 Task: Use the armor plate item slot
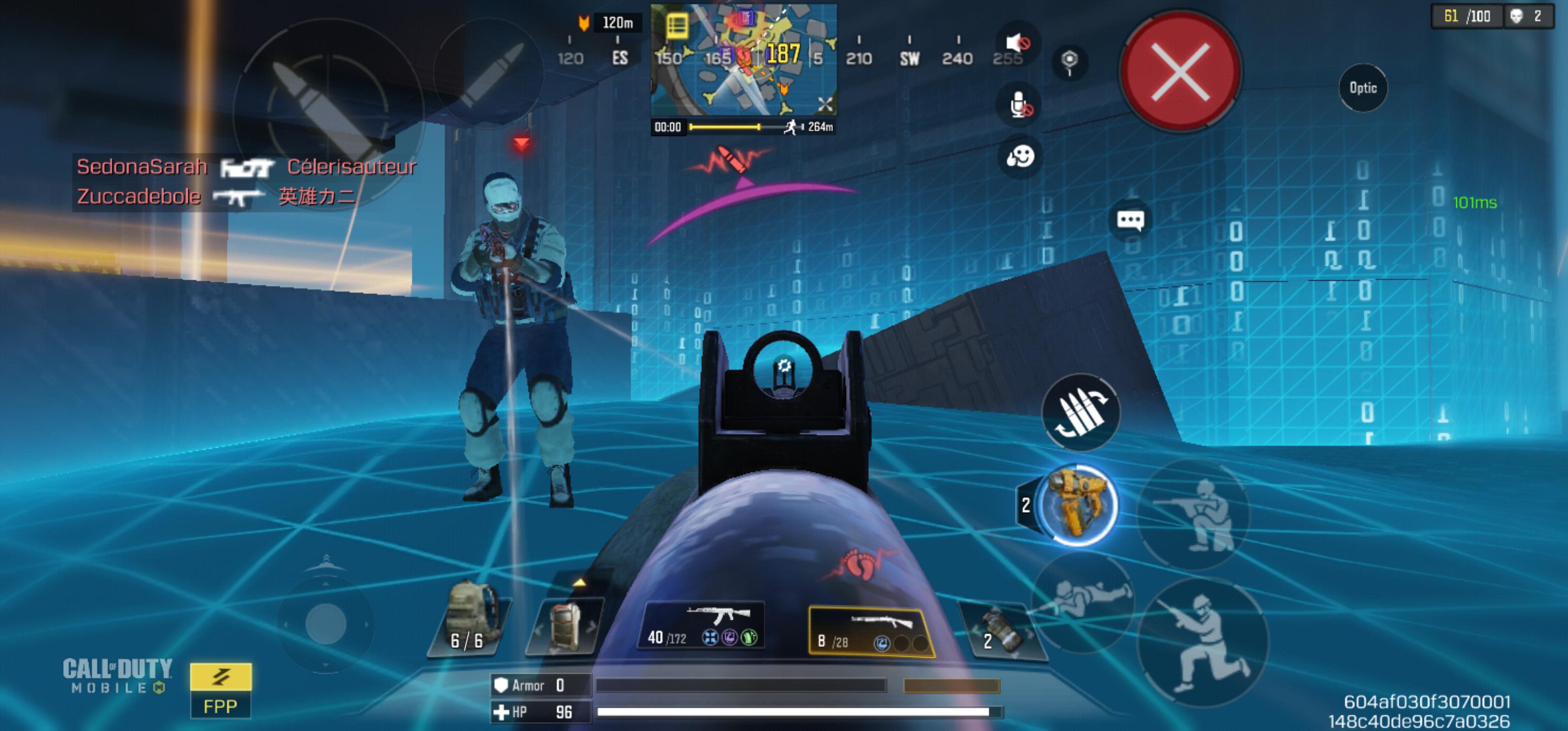click(x=565, y=625)
